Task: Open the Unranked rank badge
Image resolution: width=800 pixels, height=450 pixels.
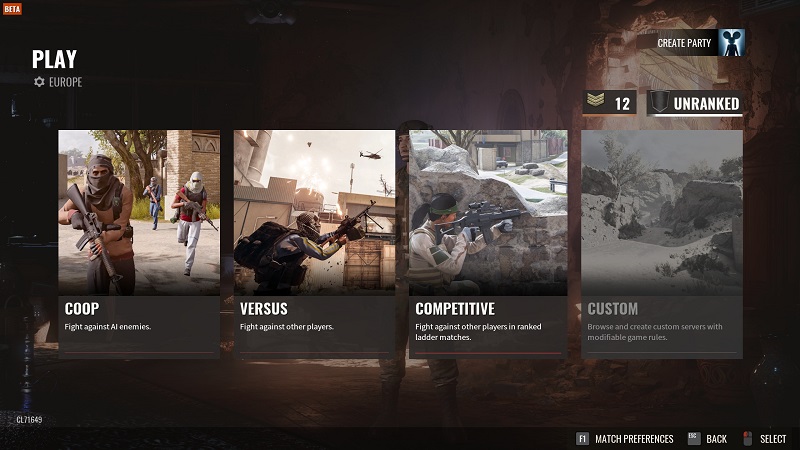Action: click(x=695, y=103)
